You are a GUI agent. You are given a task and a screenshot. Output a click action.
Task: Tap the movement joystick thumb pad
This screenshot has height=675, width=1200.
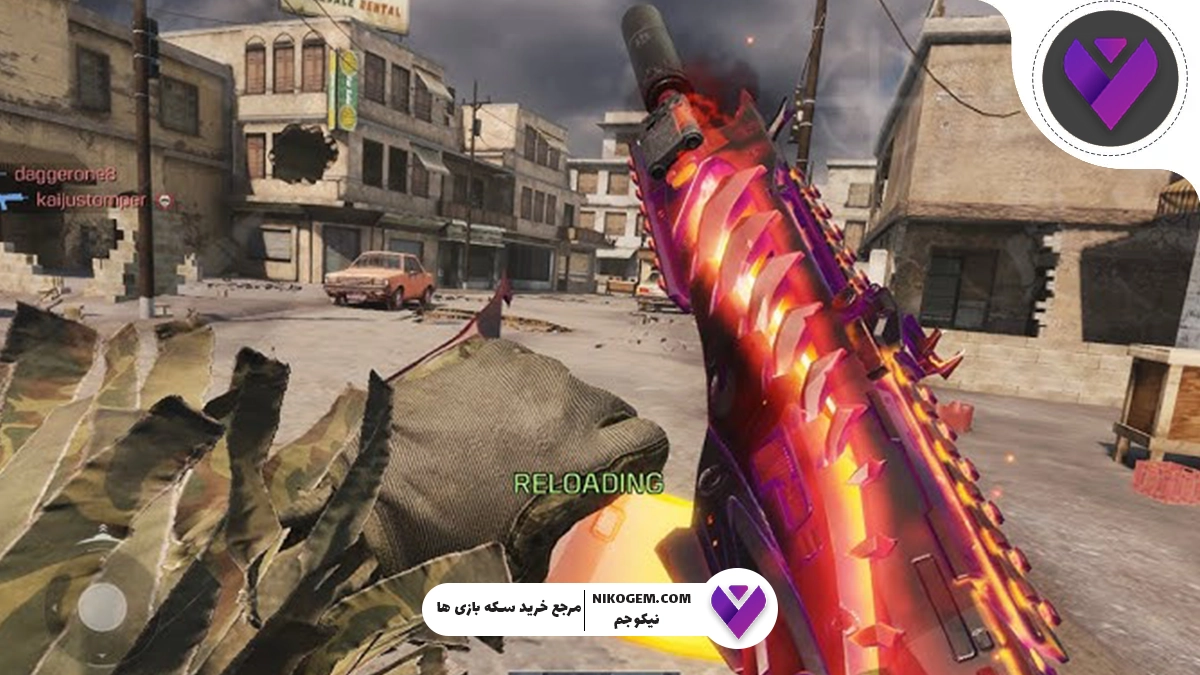(102, 606)
